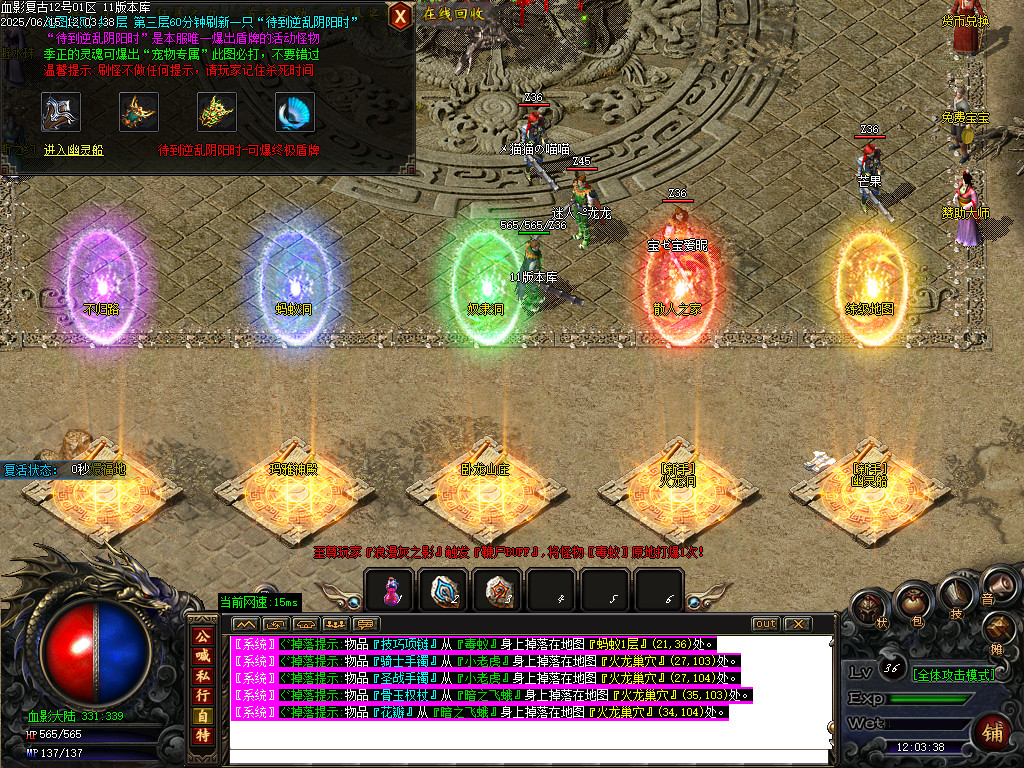Screen dimensions: 1024x768
Task: Click the chat window 'out' button
Action: tap(765, 624)
